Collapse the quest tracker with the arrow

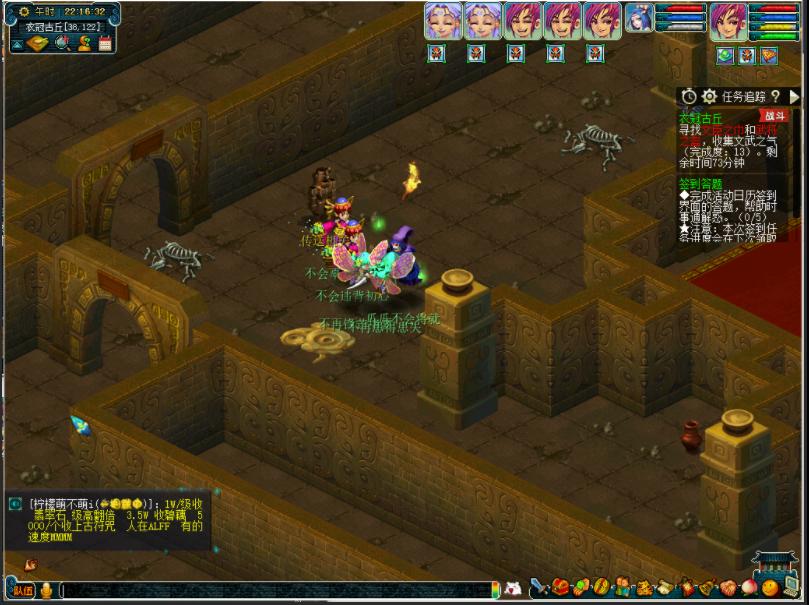(x=794, y=97)
